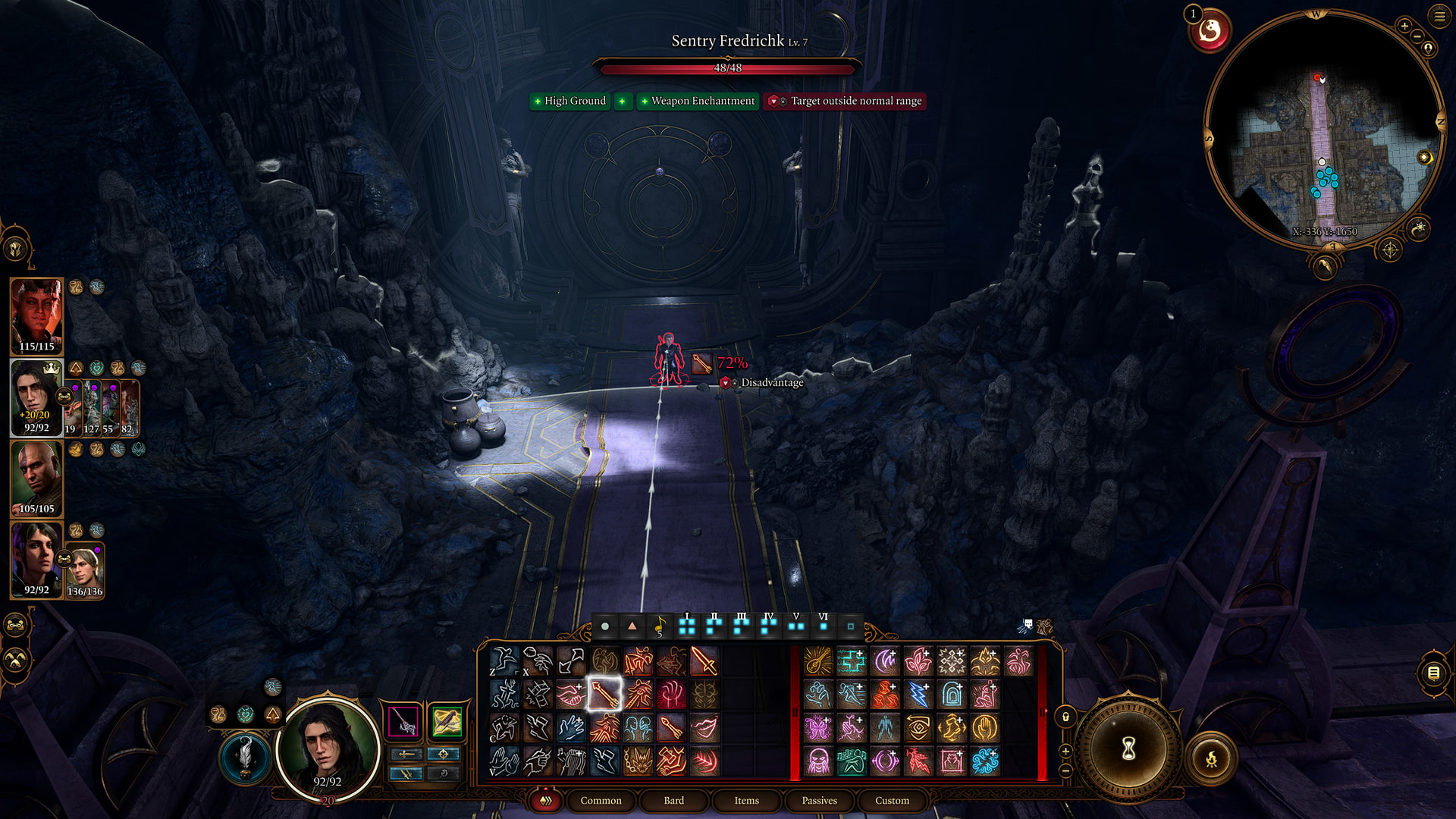1456x819 pixels.
Task: Select the lute bardic ability icon
Action: (818, 661)
